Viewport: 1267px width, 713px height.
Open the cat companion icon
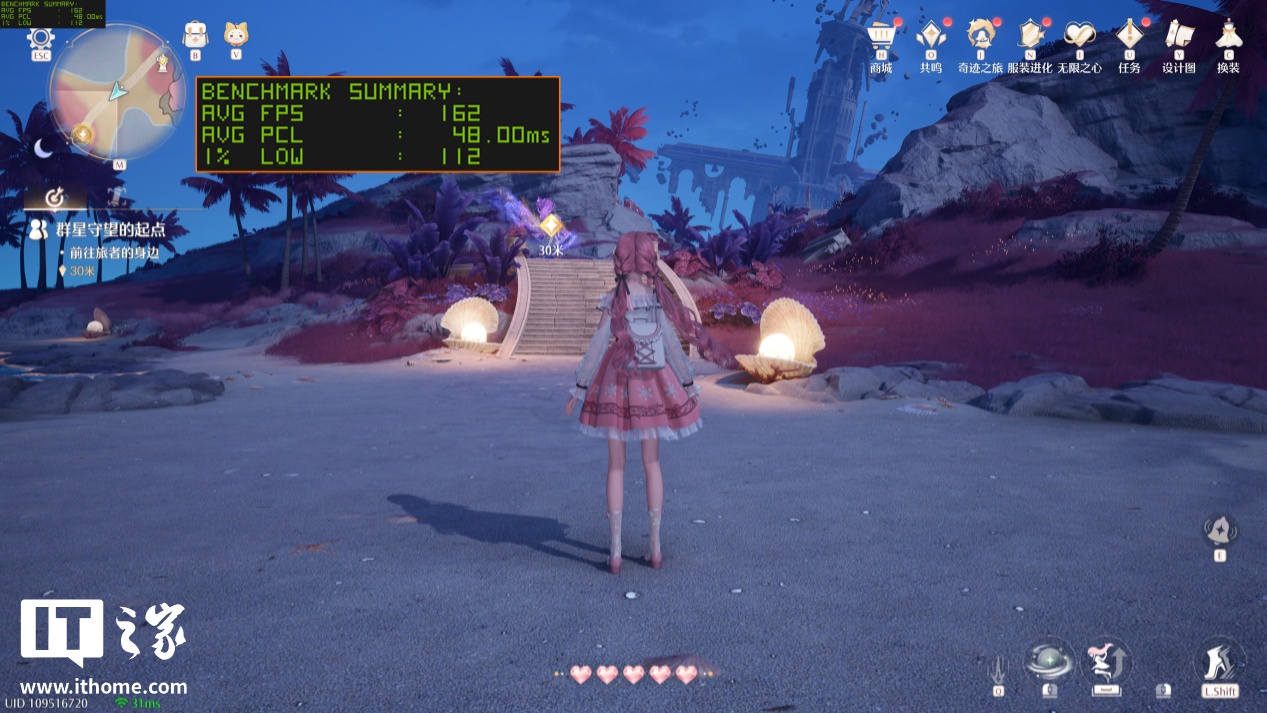coord(236,34)
